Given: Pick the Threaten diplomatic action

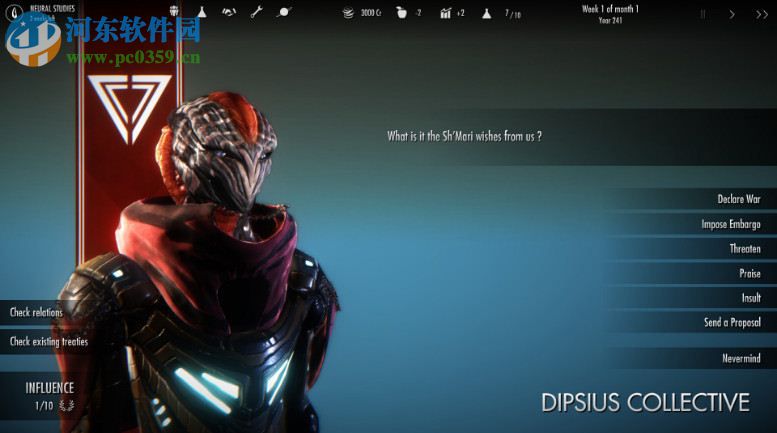Looking at the screenshot, I should point(744,249).
